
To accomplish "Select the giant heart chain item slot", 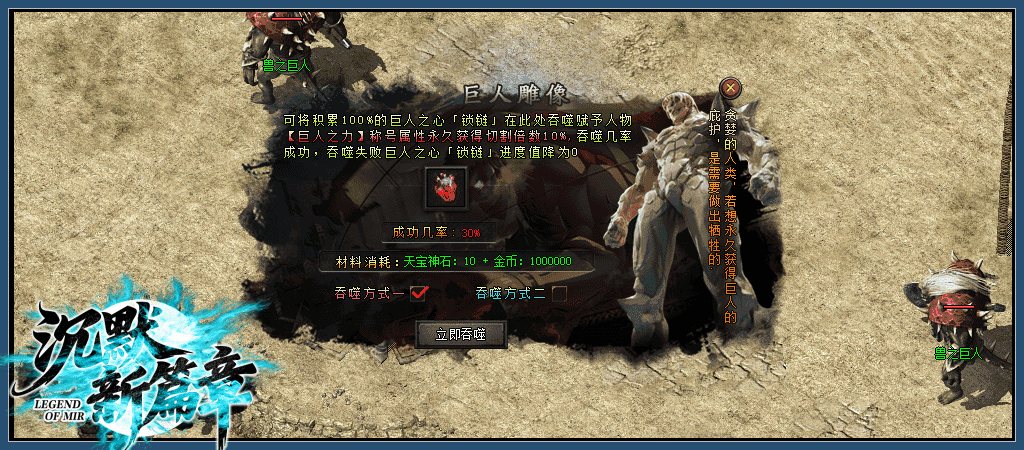I will coord(445,188).
